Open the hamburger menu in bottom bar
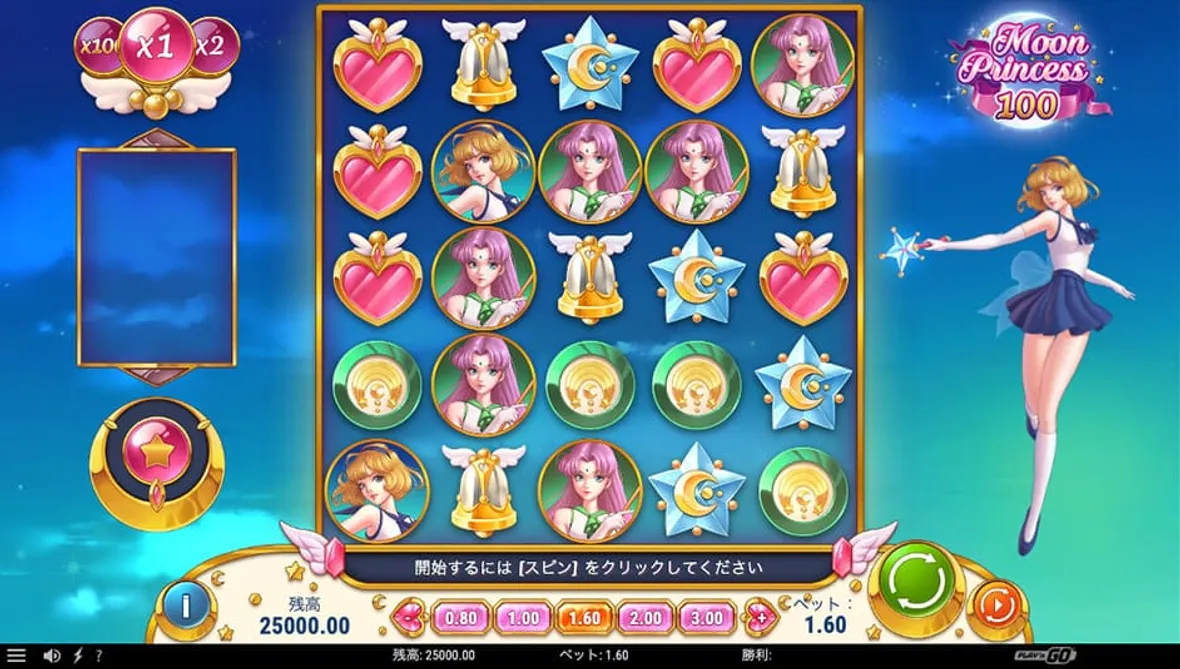This screenshot has height=669, width=1180. 17,656
